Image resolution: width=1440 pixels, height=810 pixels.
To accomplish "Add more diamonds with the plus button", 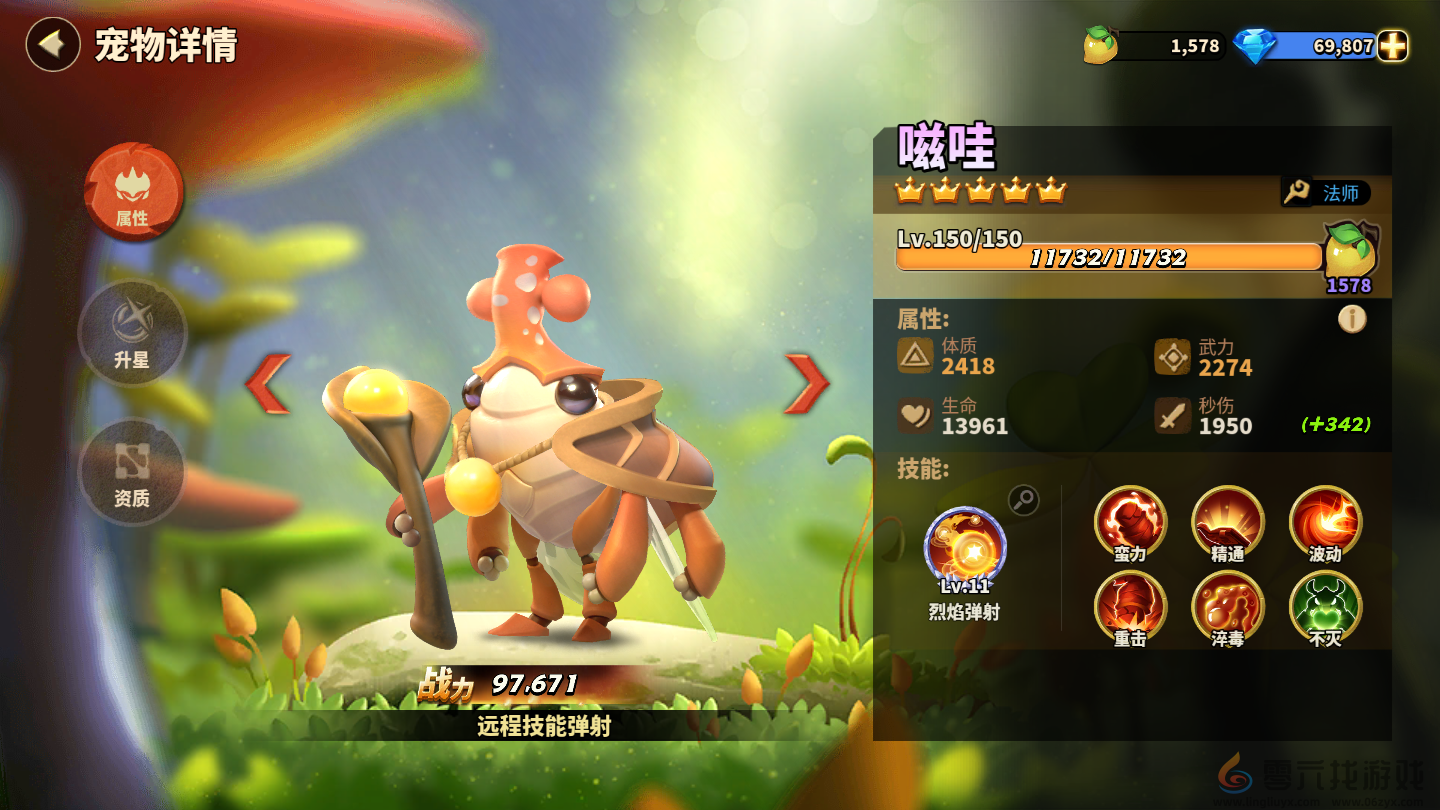I will coord(1392,45).
